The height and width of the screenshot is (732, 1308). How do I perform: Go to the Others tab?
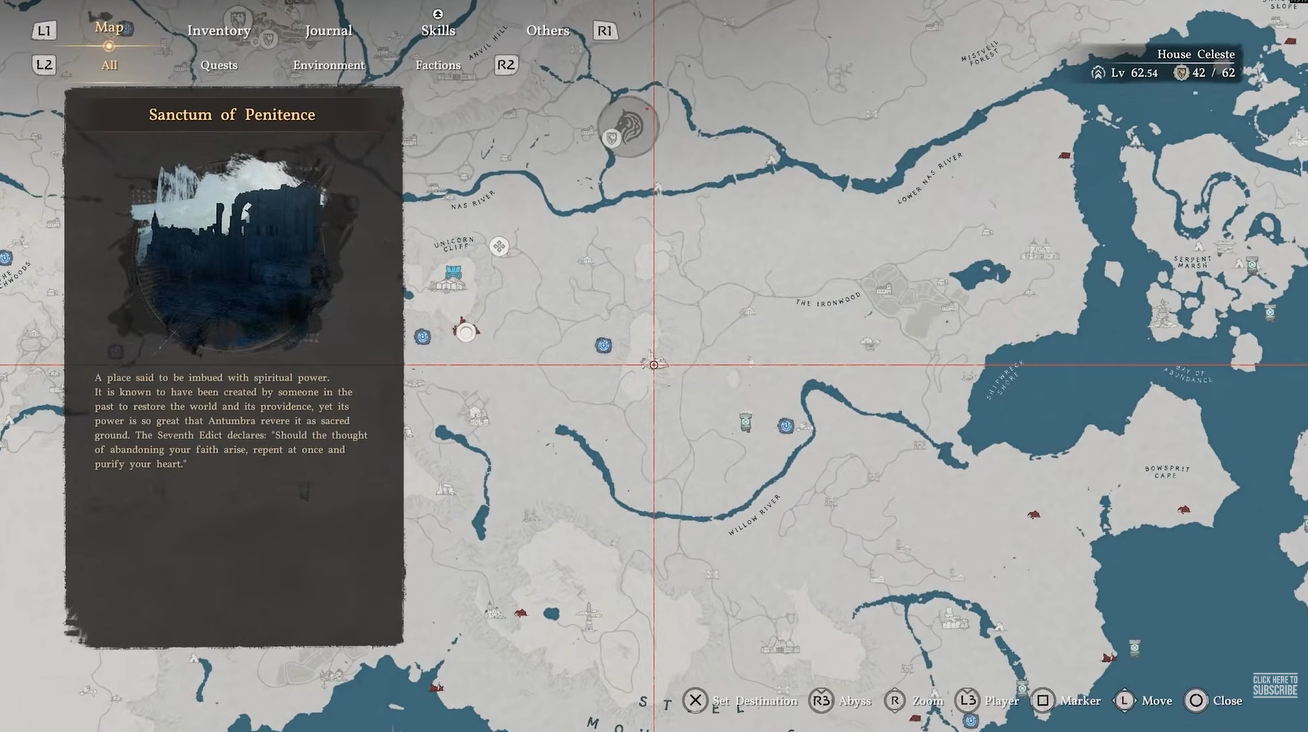pyautogui.click(x=548, y=31)
